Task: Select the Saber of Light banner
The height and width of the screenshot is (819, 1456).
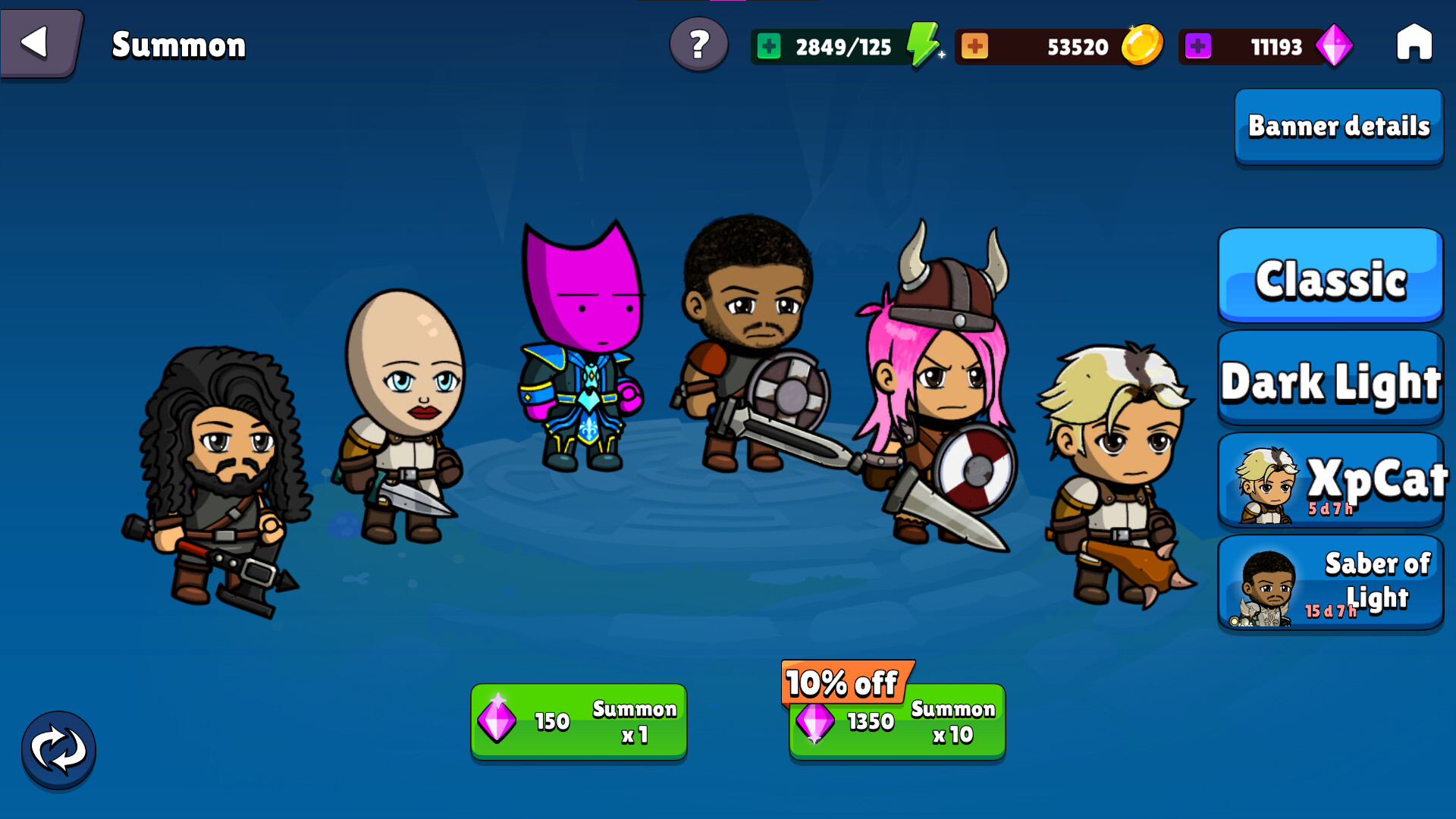Action: coord(1329,582)
